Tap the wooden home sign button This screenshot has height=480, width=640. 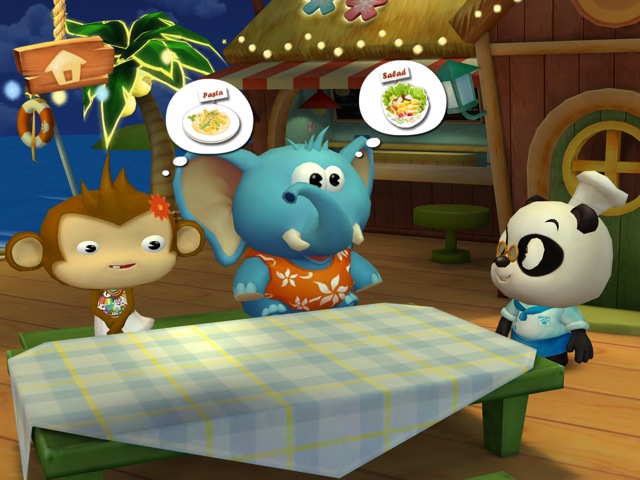pyautogui.click(x=64, y=65)
